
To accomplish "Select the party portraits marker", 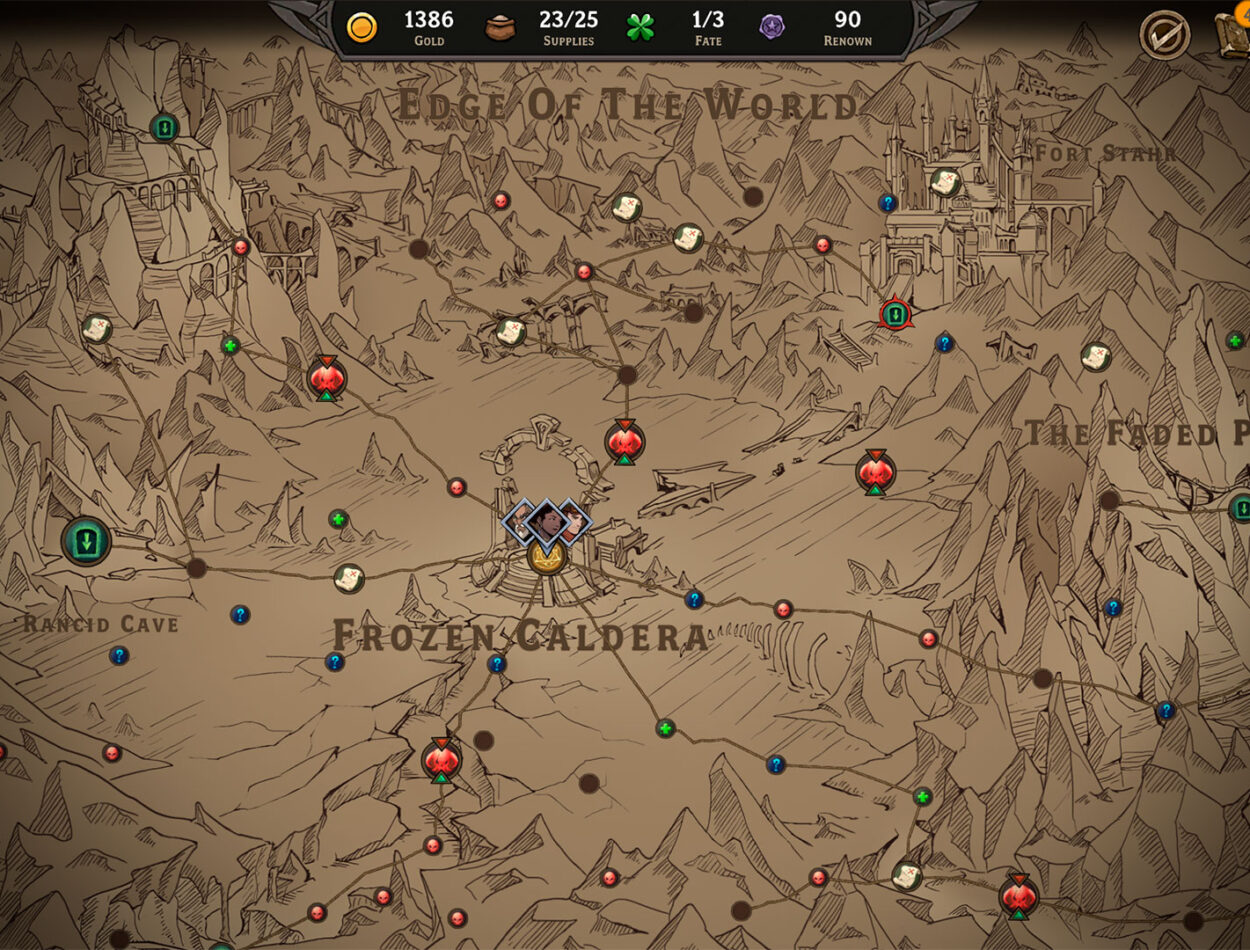I will click(546, 521).
